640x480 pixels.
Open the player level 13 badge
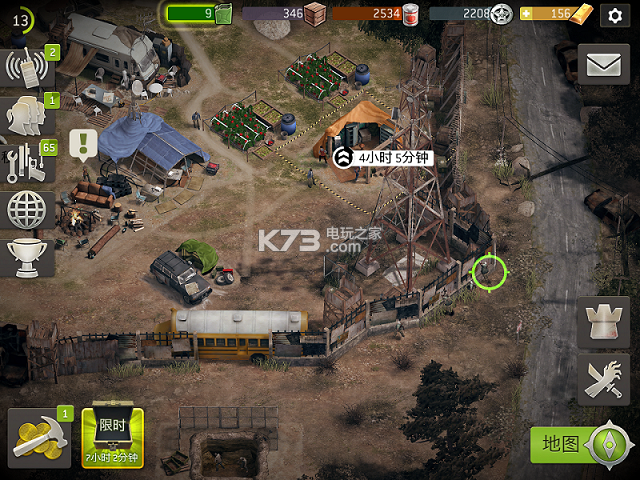(x=20, y=18)
